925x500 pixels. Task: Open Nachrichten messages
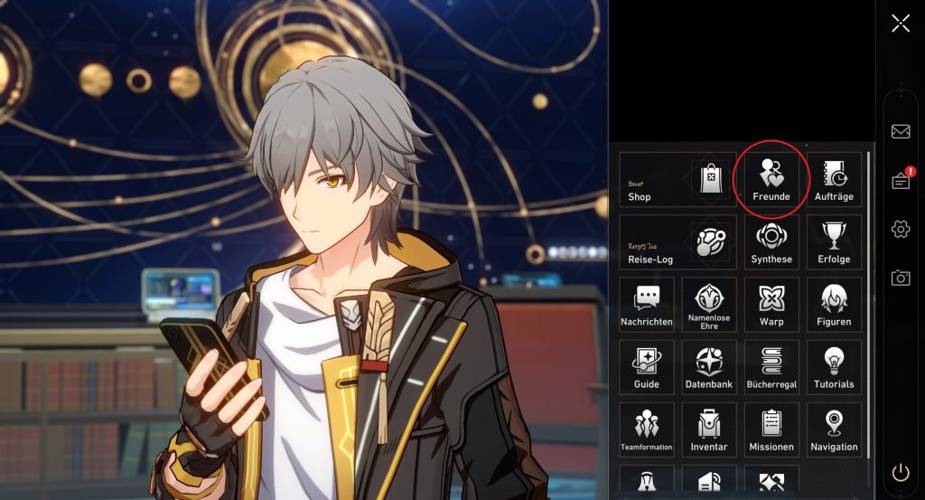click(x=646, y=305)
